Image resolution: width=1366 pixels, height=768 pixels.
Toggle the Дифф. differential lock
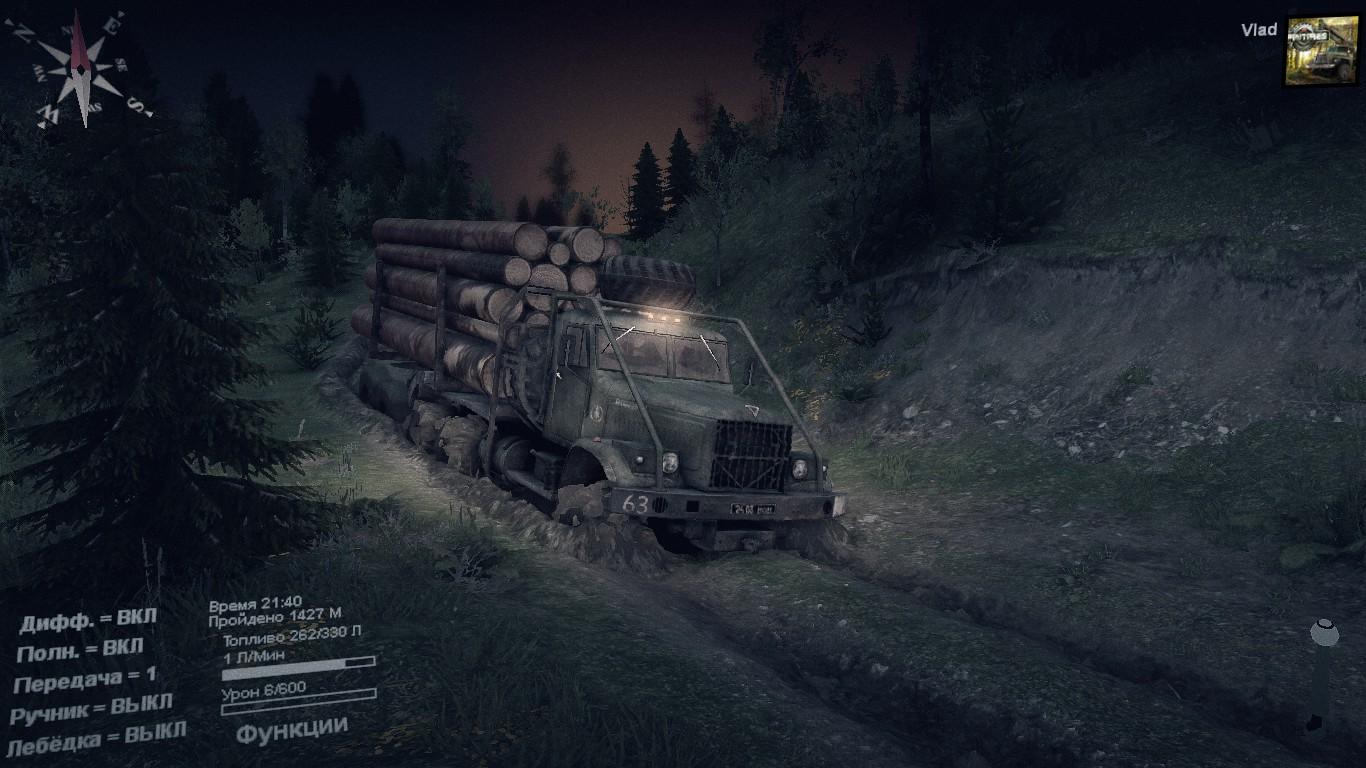pos(88,620)
